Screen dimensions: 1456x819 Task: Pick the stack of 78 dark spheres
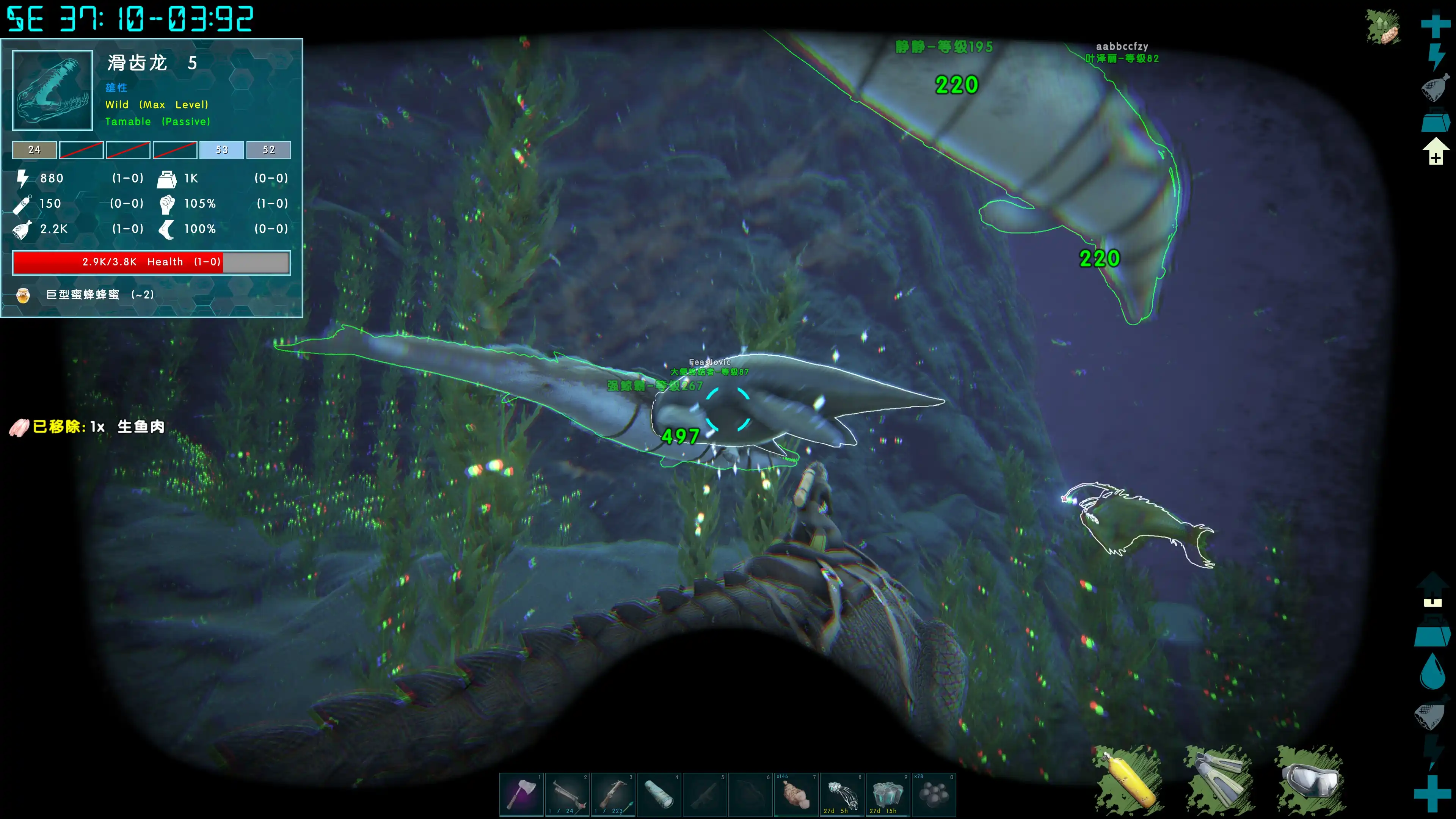click(x=934, y=794)
